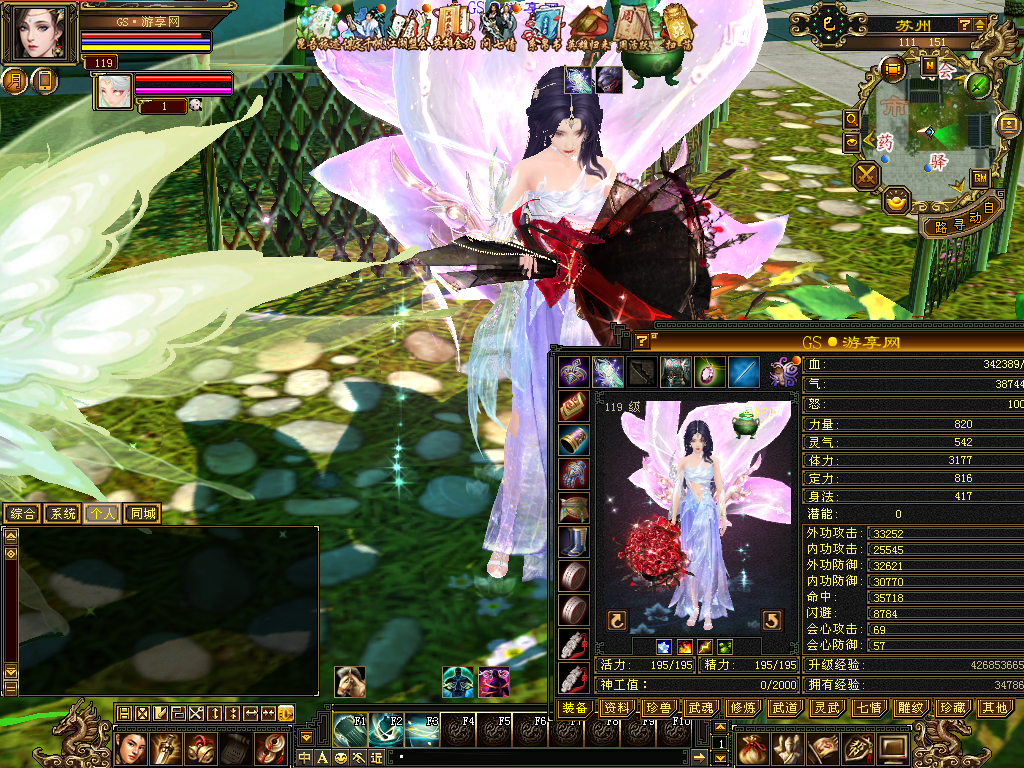This screenshot has width=1024, height=768.
Task: Select the blue boots equipment slot
Action: click(574, 542)
